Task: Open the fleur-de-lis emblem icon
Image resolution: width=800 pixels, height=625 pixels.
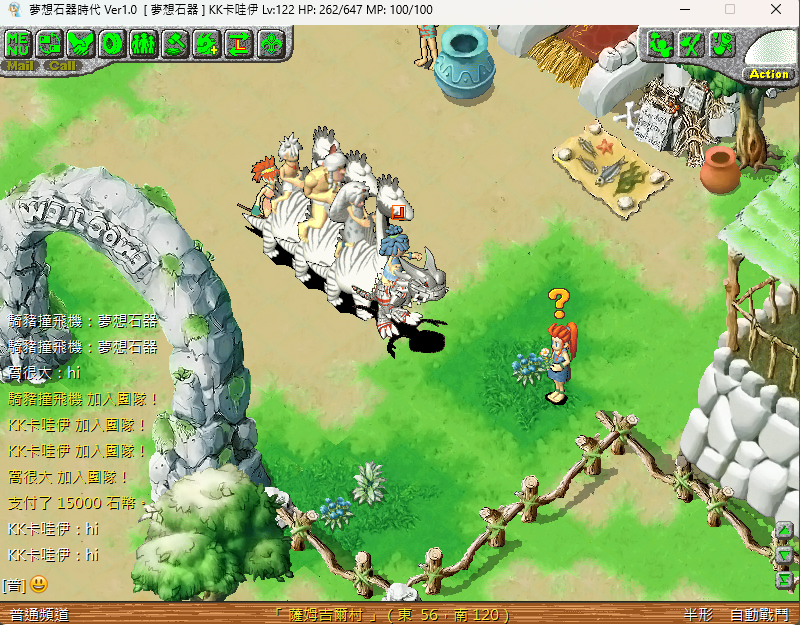Action: pyautogui.click(x=270, y=44)
